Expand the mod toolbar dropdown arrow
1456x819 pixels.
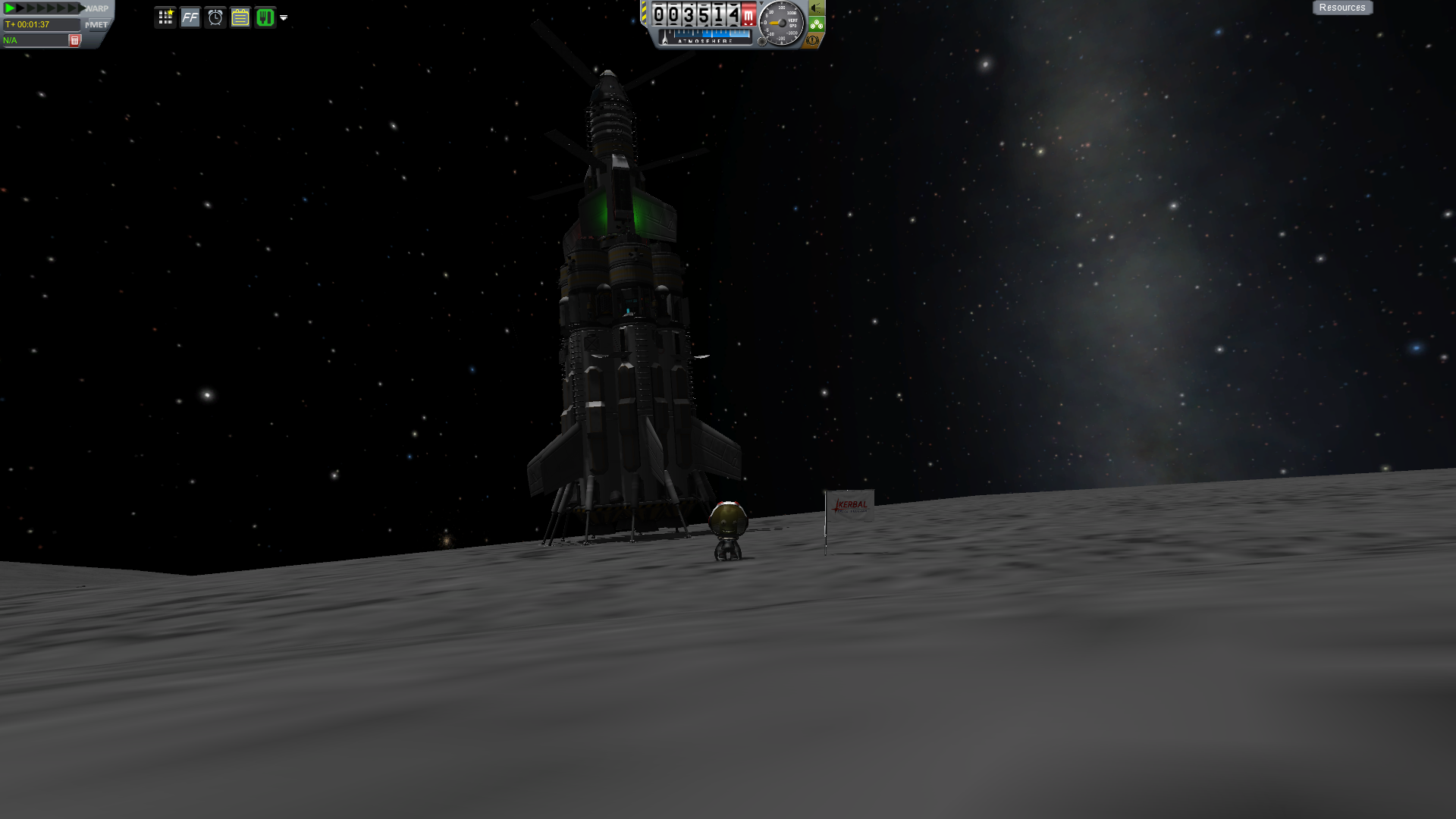point(284,18)
